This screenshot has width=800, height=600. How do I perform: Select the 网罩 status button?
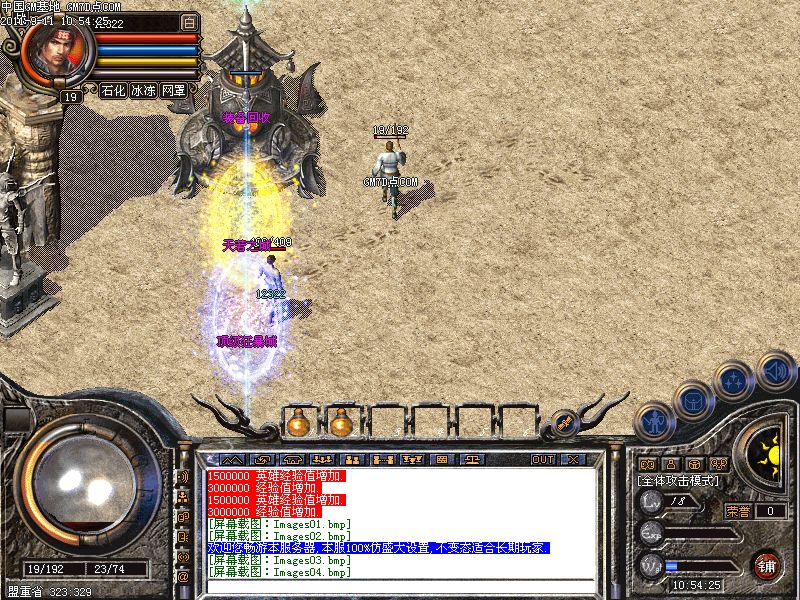[x=173, y=90]
